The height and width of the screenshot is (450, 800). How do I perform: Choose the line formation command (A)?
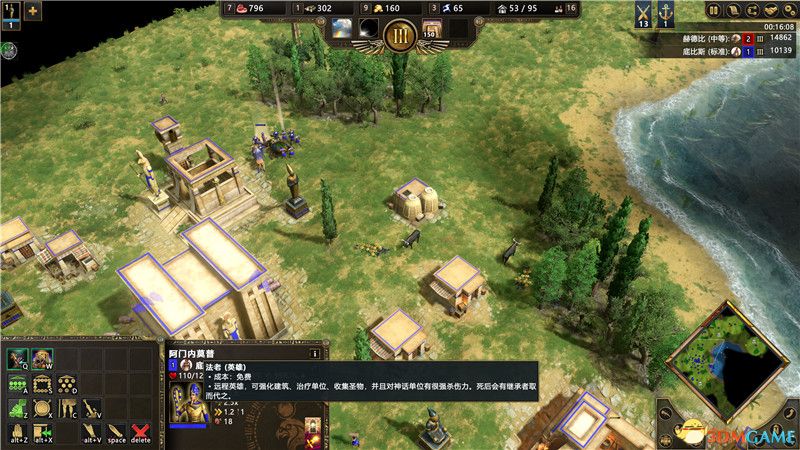click(x=17, y=384)
